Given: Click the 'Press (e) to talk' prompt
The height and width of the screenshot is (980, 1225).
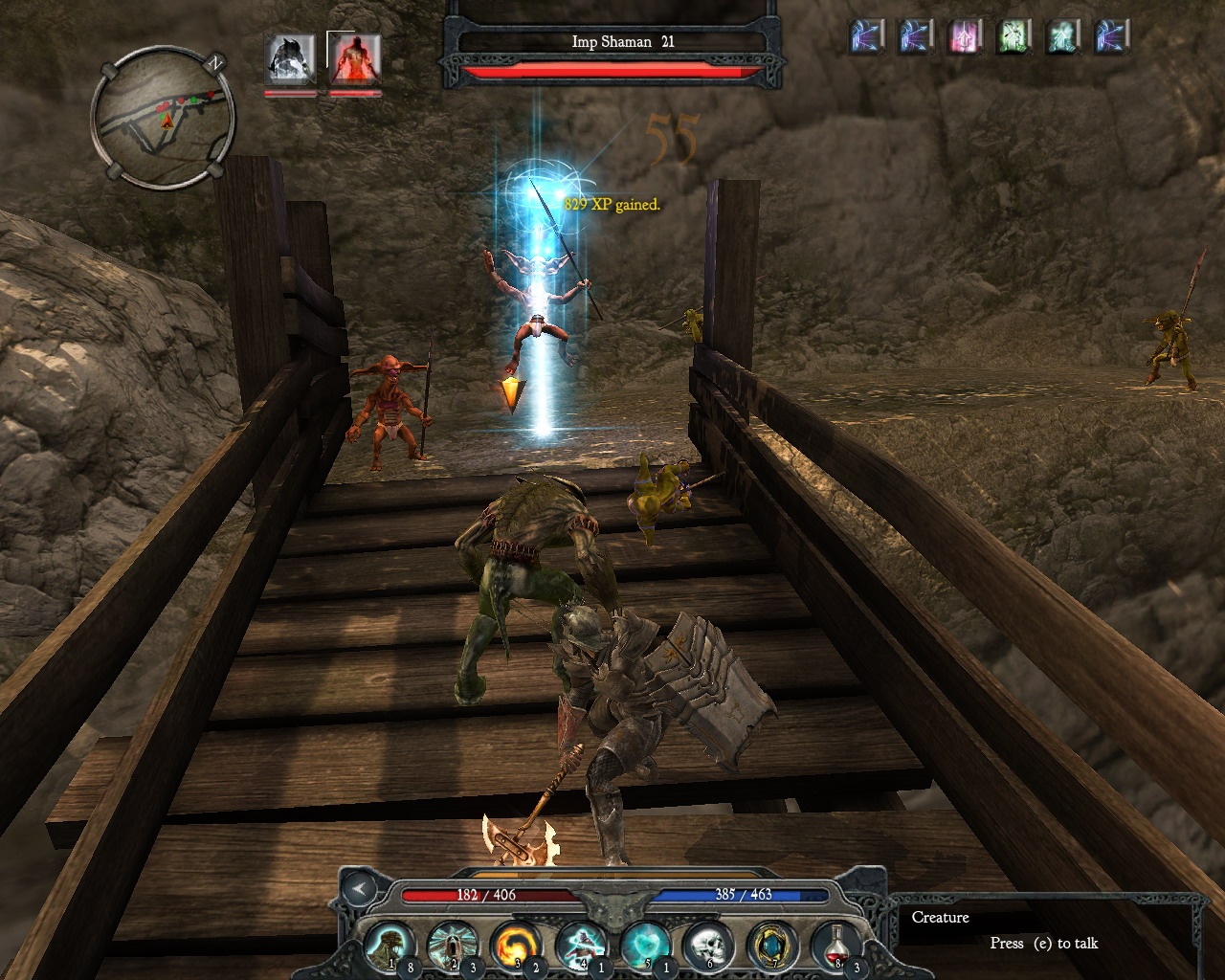Looking at the screenshot, I should tap(1043, 944).
